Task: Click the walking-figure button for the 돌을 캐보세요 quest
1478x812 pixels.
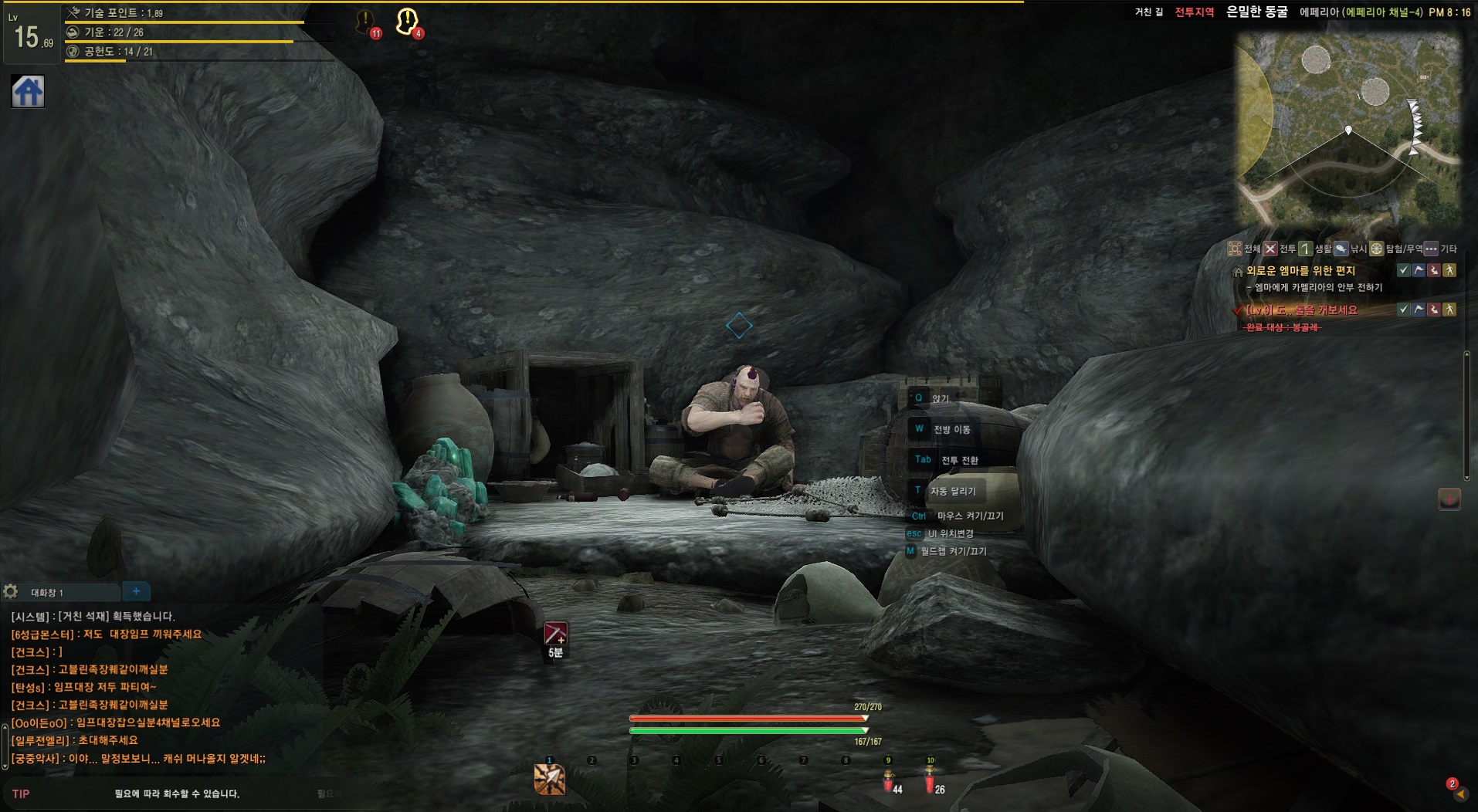Action: [1449, 310]
